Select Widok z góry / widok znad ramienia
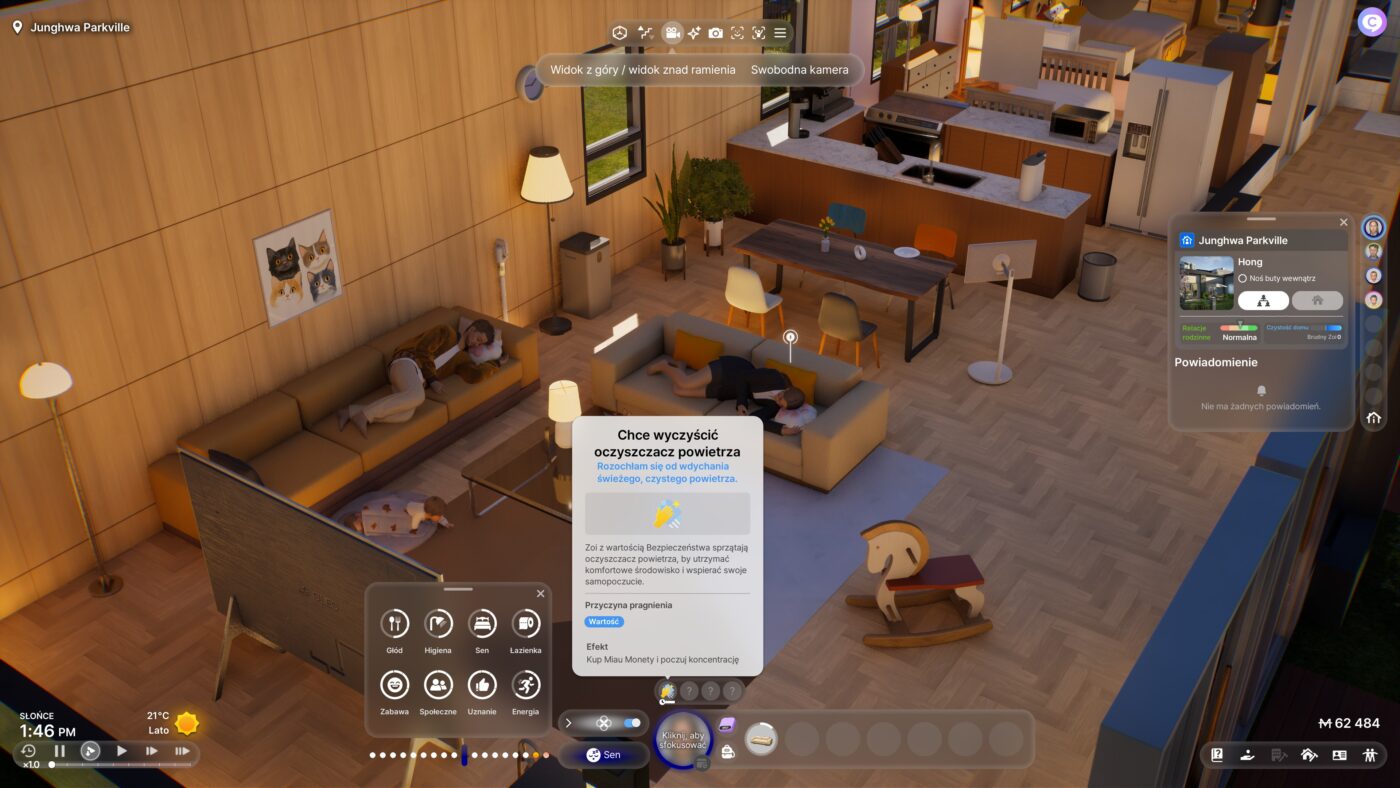 click(x=642, y=70)
